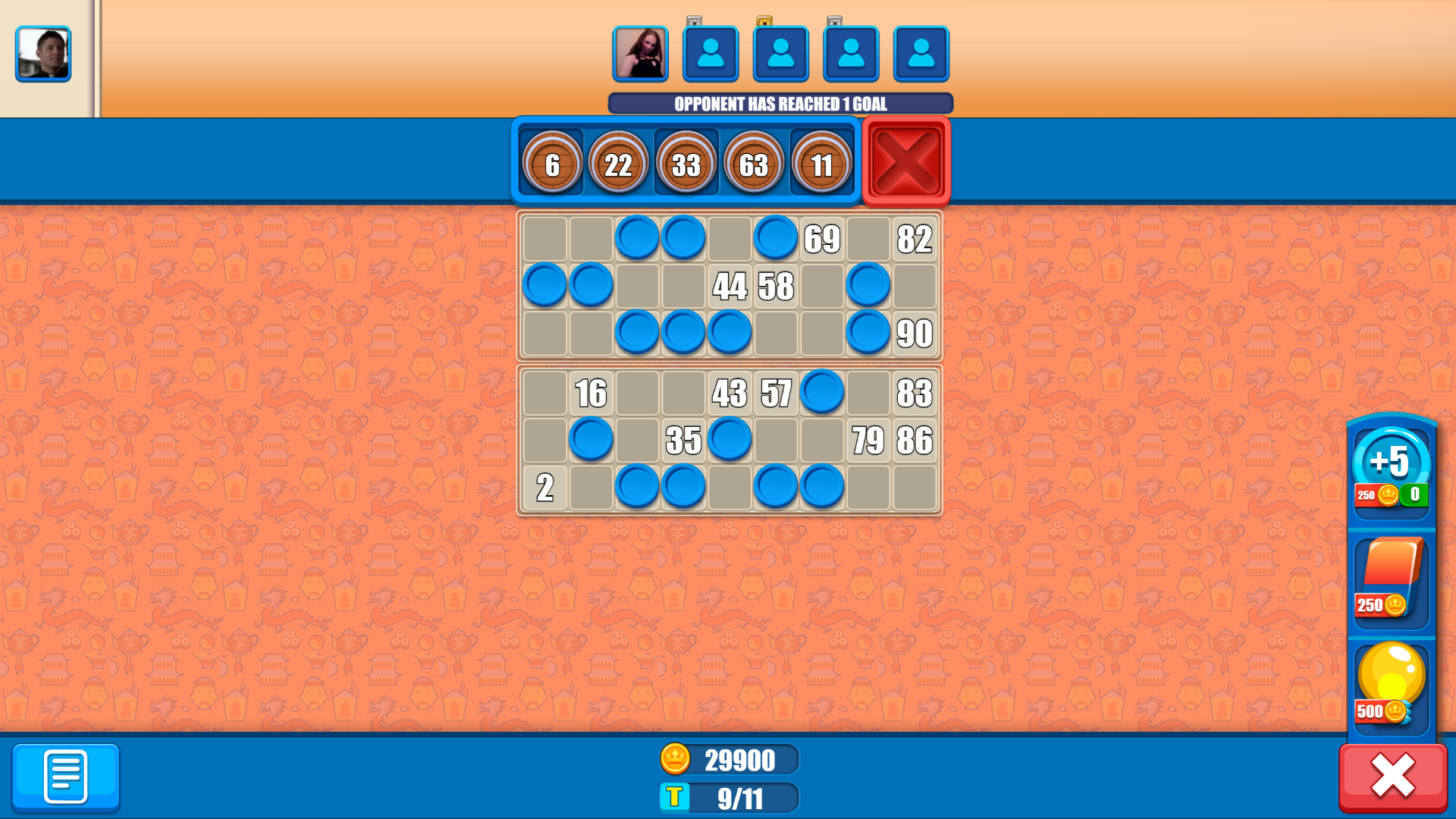Select the second empty opponent slot

pyautogui.click(x=782, y=54)
